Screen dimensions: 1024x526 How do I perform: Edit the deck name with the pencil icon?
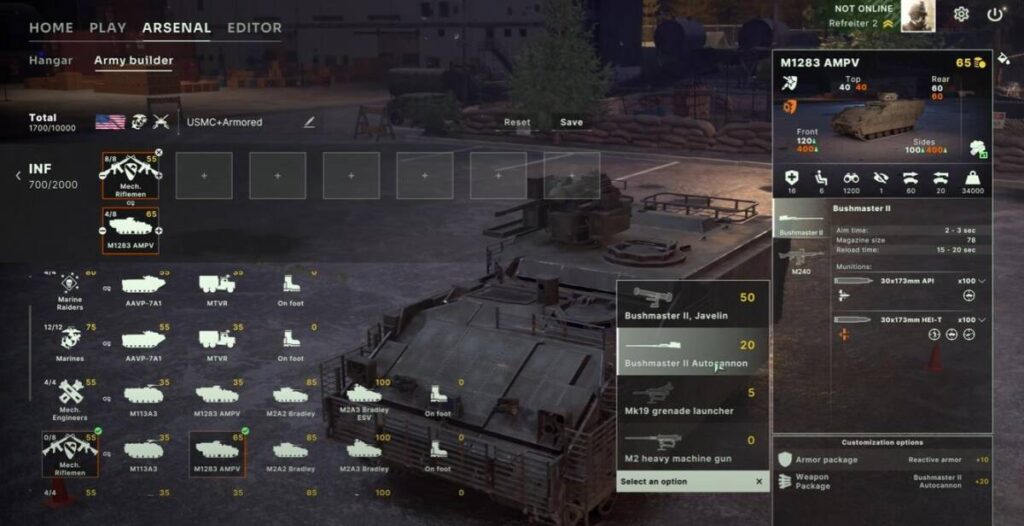pyautogui.click(x=309, y=122)
